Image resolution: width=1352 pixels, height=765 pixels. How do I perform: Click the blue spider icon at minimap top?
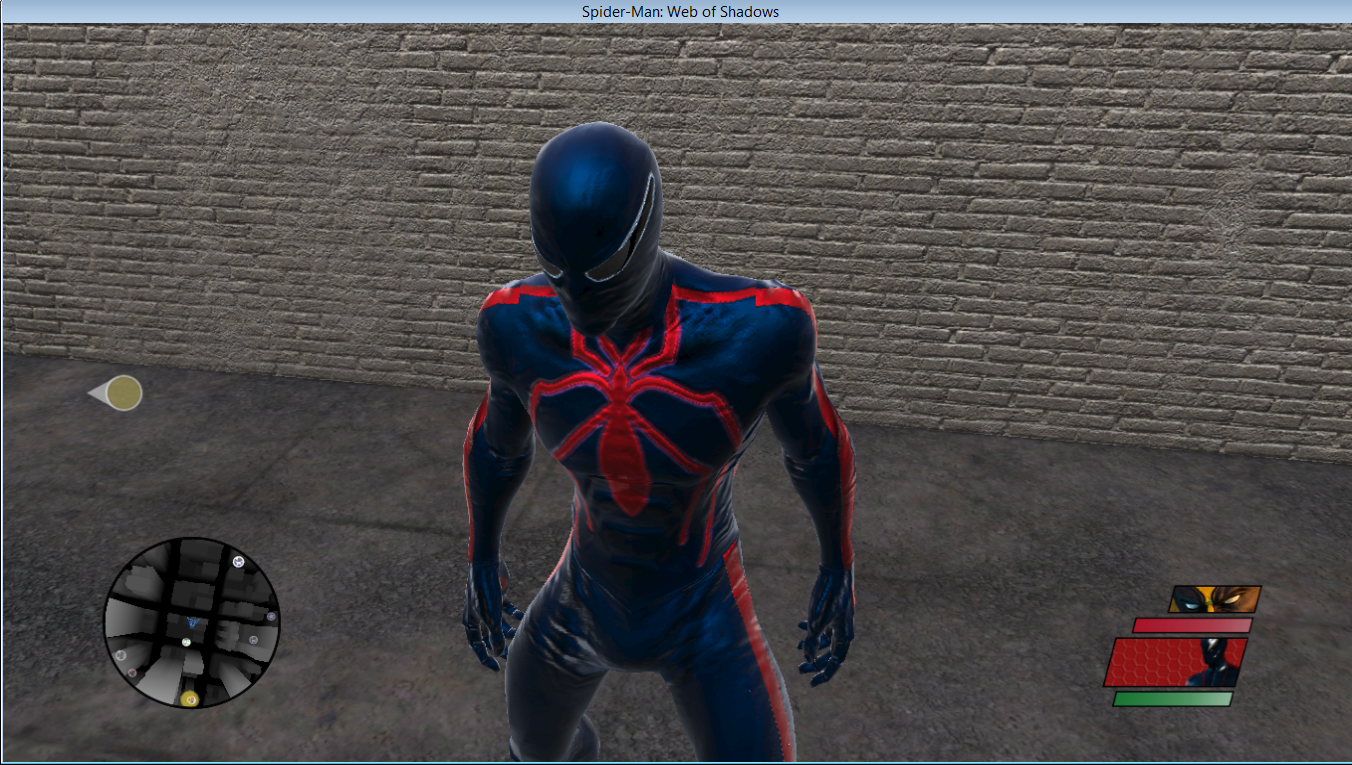[x=237, y=562]
